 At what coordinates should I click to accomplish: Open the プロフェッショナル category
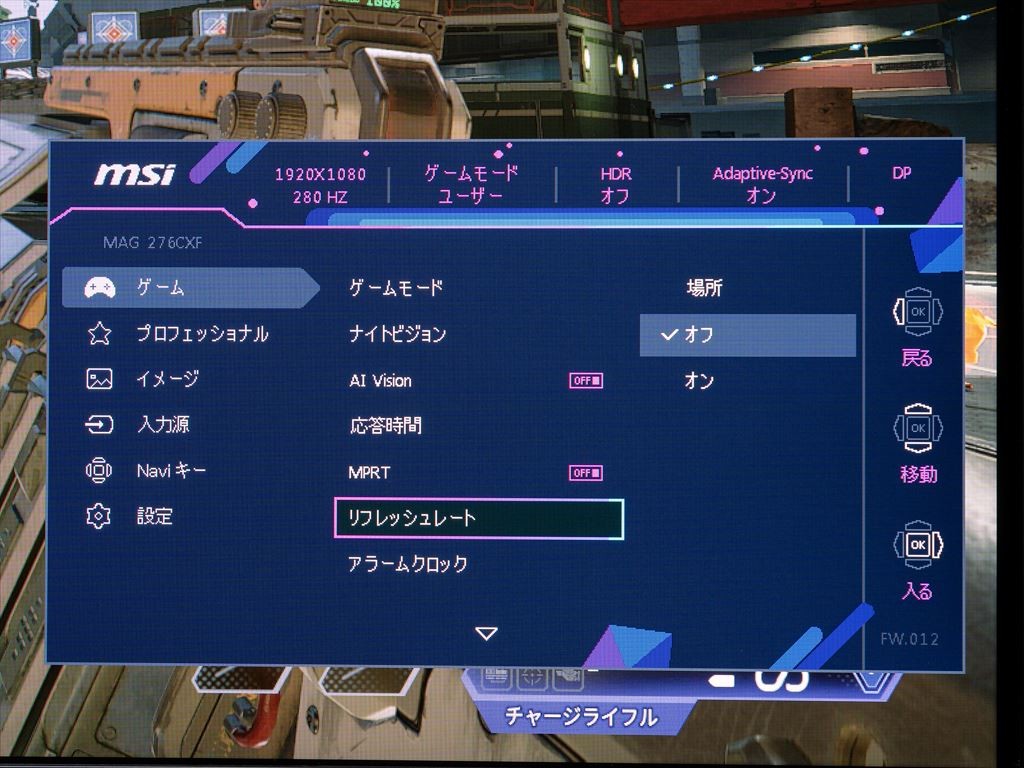[201, 334]
